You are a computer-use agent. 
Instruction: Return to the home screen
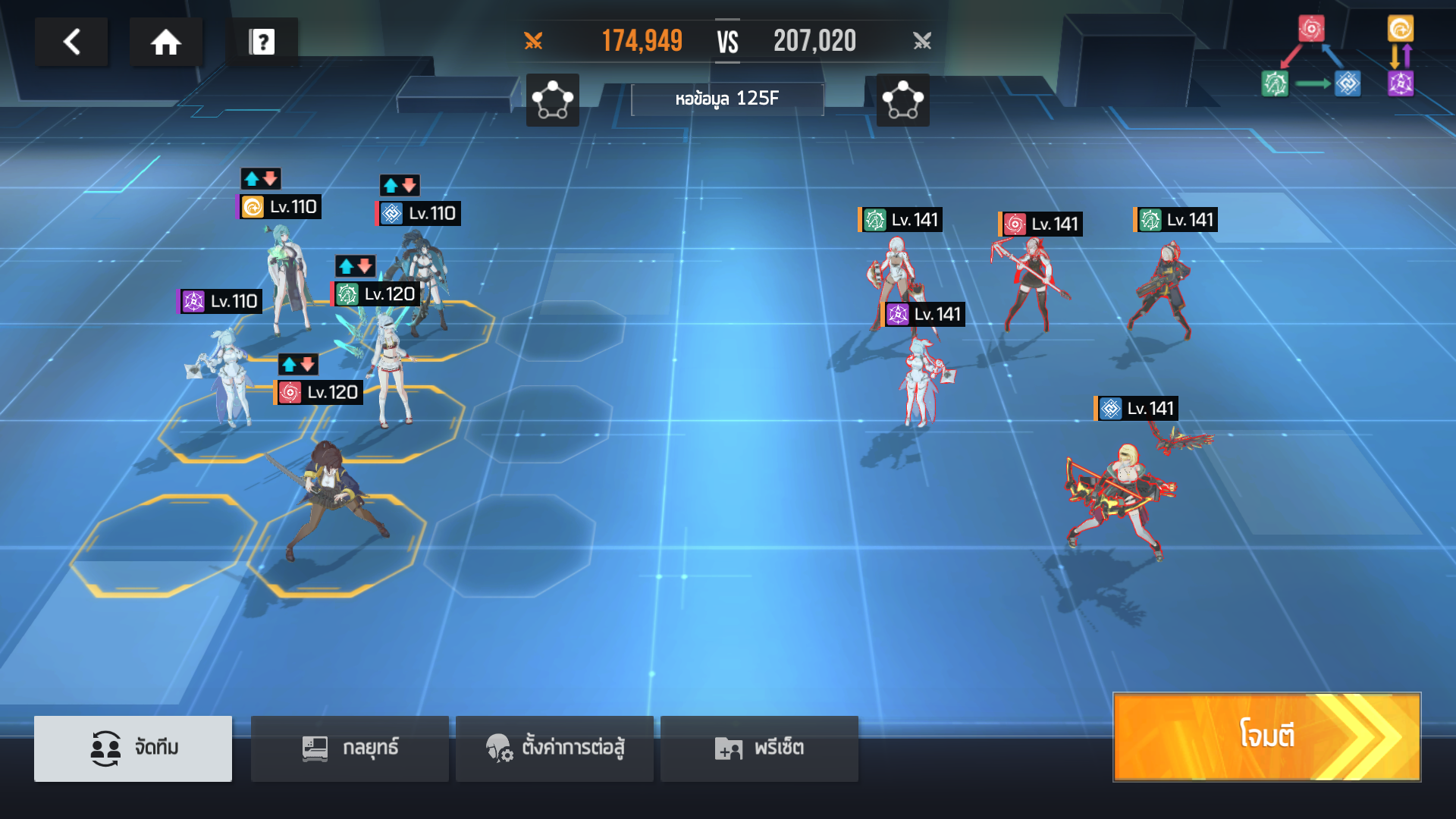click(x=165, y=42)
